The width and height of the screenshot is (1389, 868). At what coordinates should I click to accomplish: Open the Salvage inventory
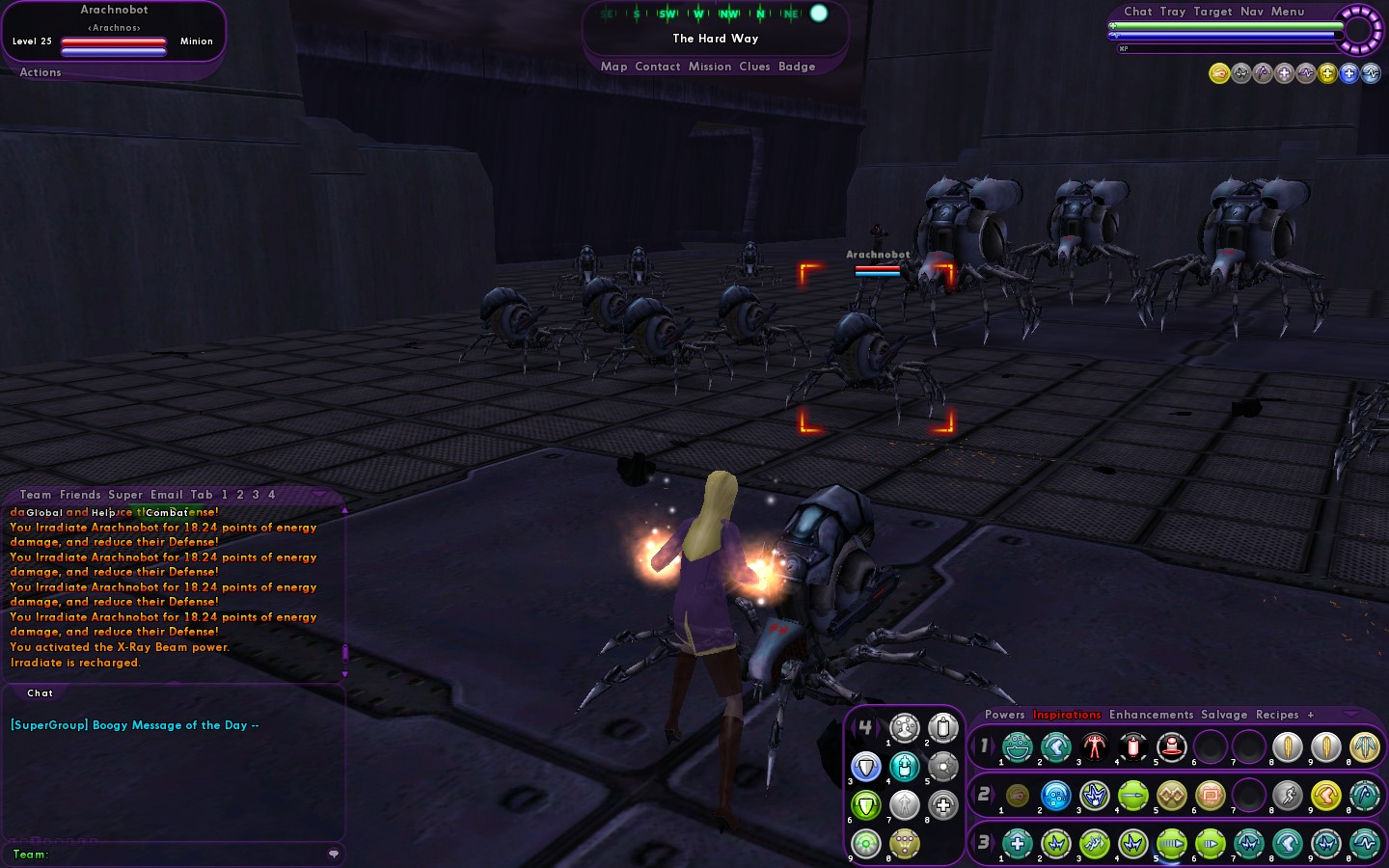[1224, 715]
